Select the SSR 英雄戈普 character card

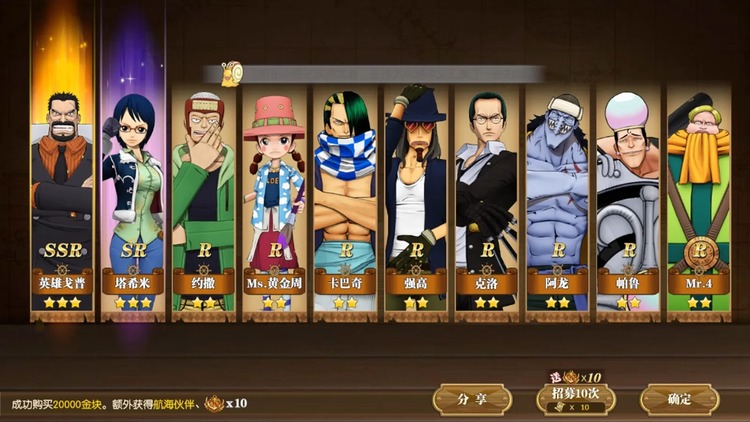pyautogui.click(x=62, y=190)
